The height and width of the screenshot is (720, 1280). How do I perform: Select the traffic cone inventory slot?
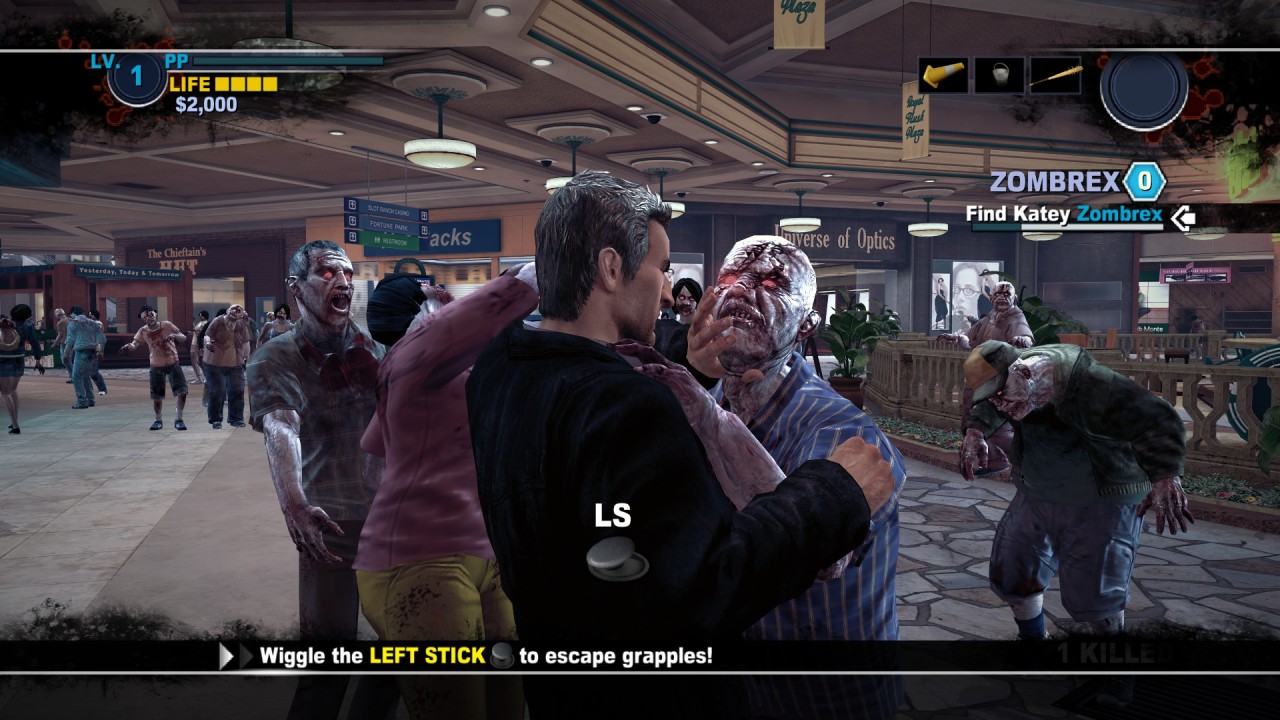(943, 75)
